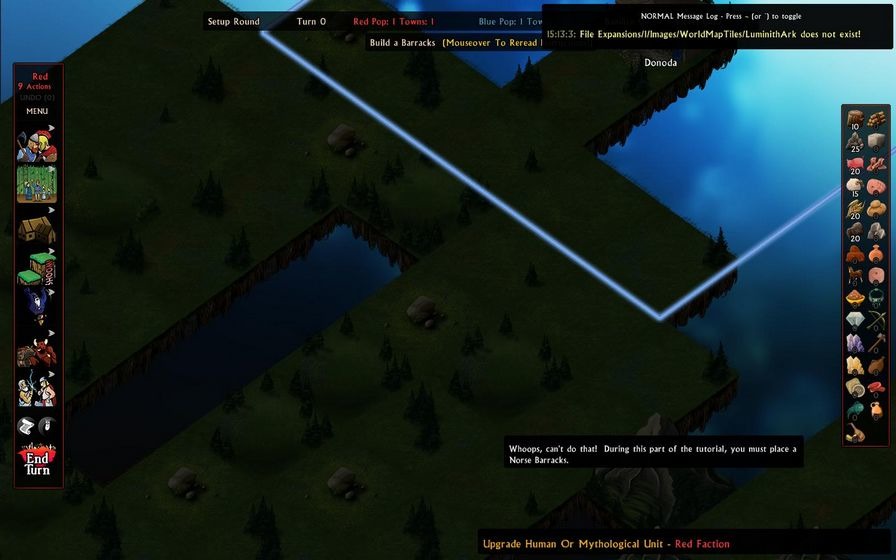Screen dimensions: 896x560
Task: Choose the red horned beast icon
Action: tap(37, 351)
